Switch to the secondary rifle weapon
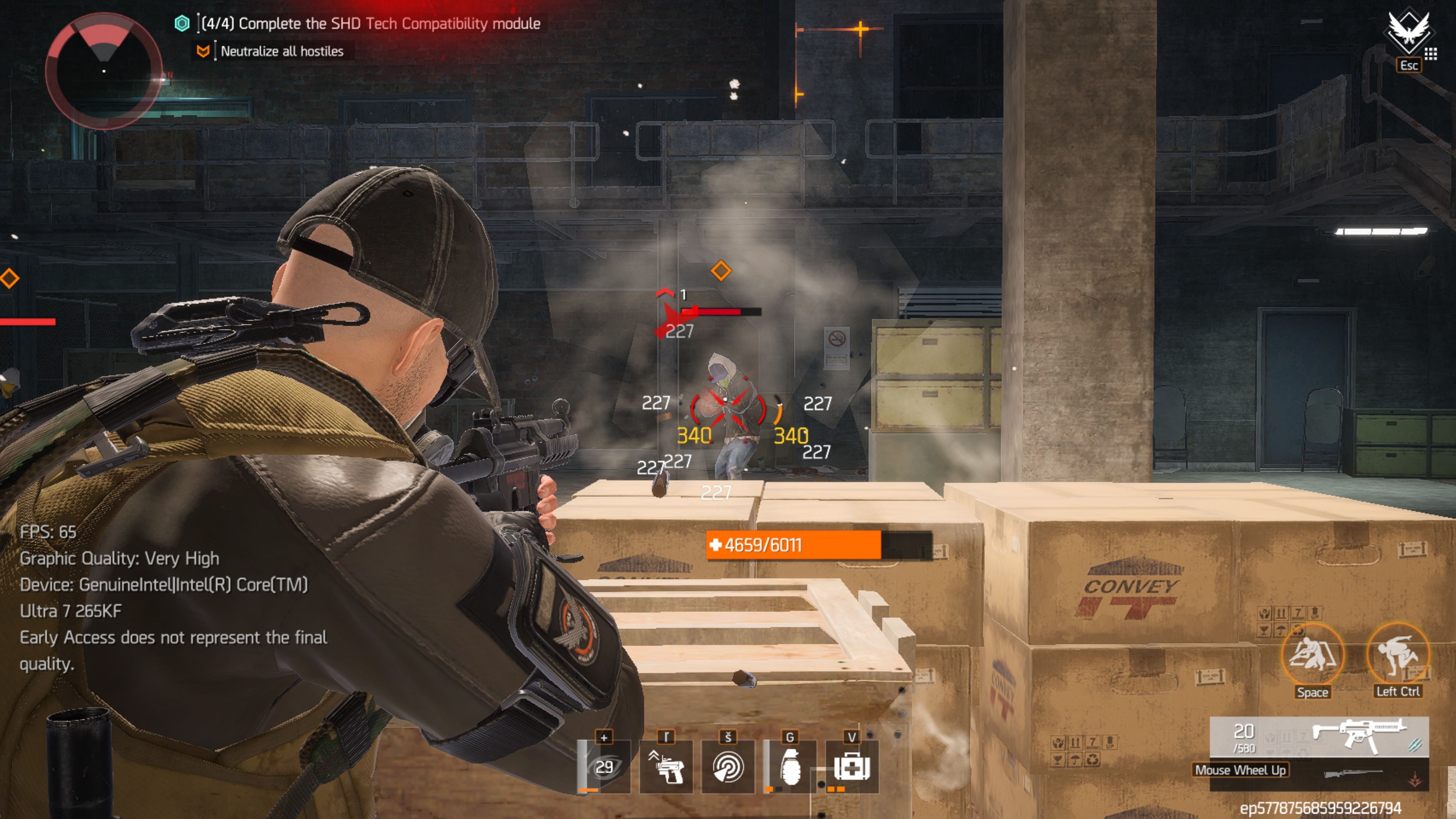 tap(1353, 773)
